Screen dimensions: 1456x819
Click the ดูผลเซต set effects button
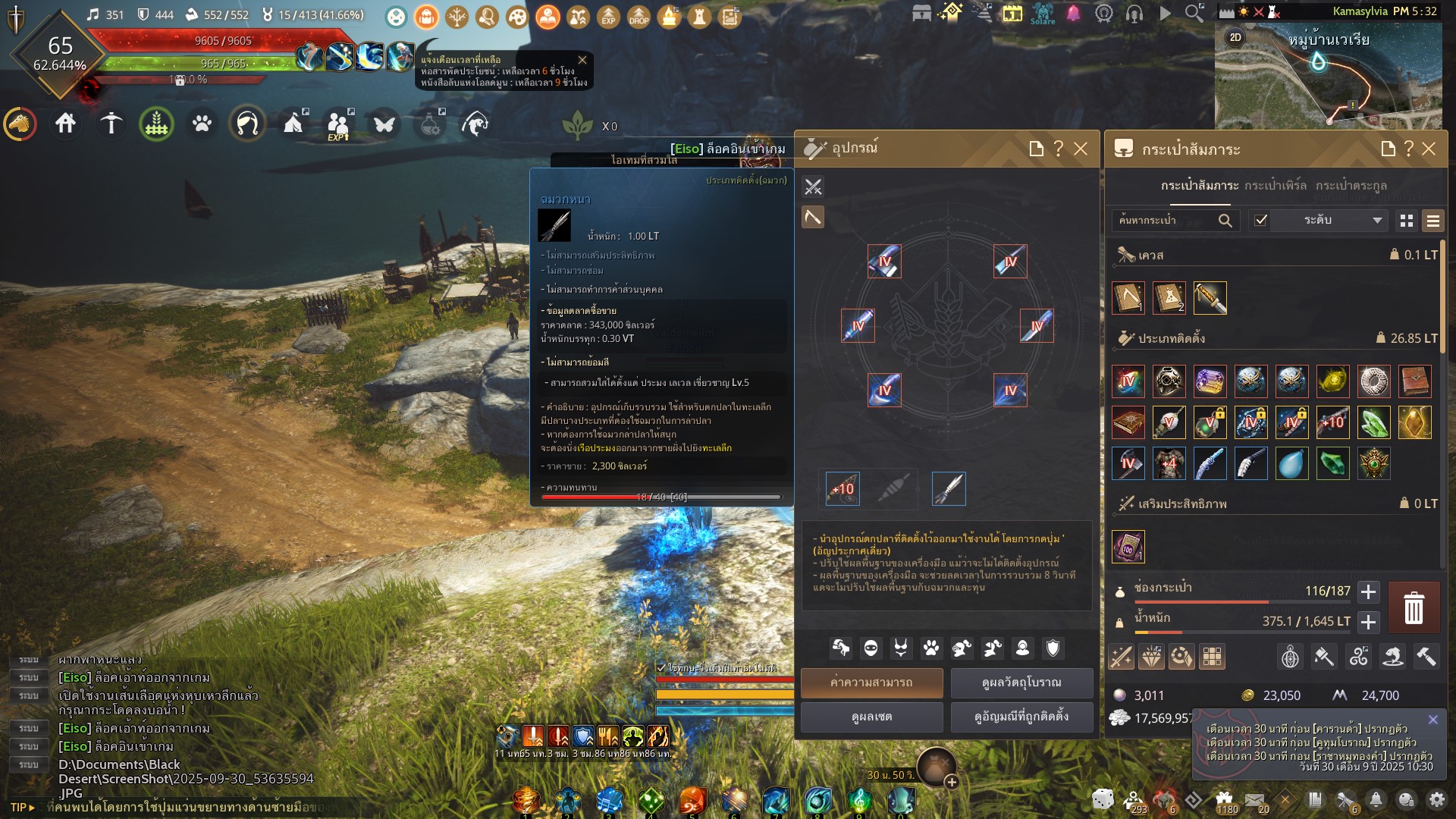871,717
